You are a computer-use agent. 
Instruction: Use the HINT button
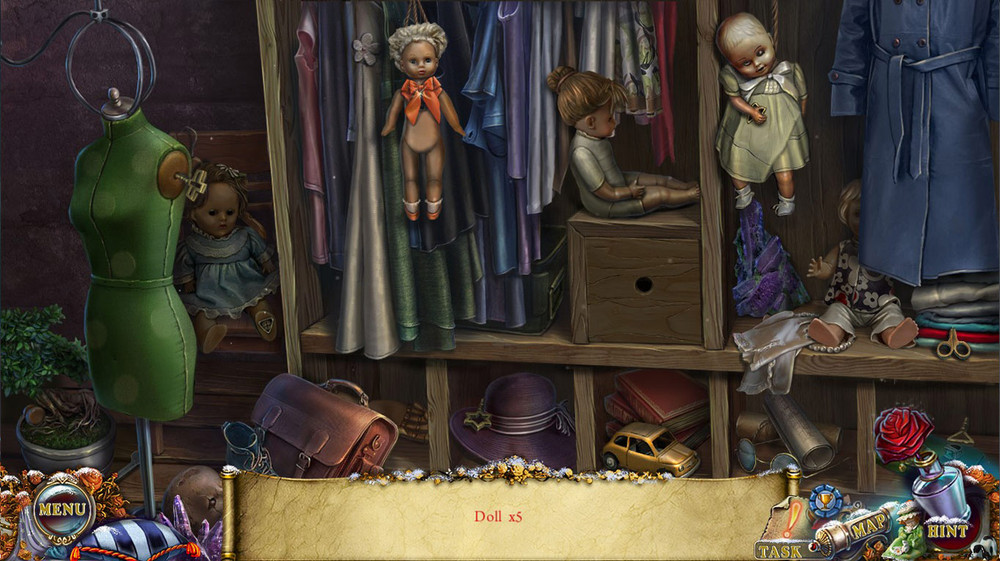pos(945,530)
